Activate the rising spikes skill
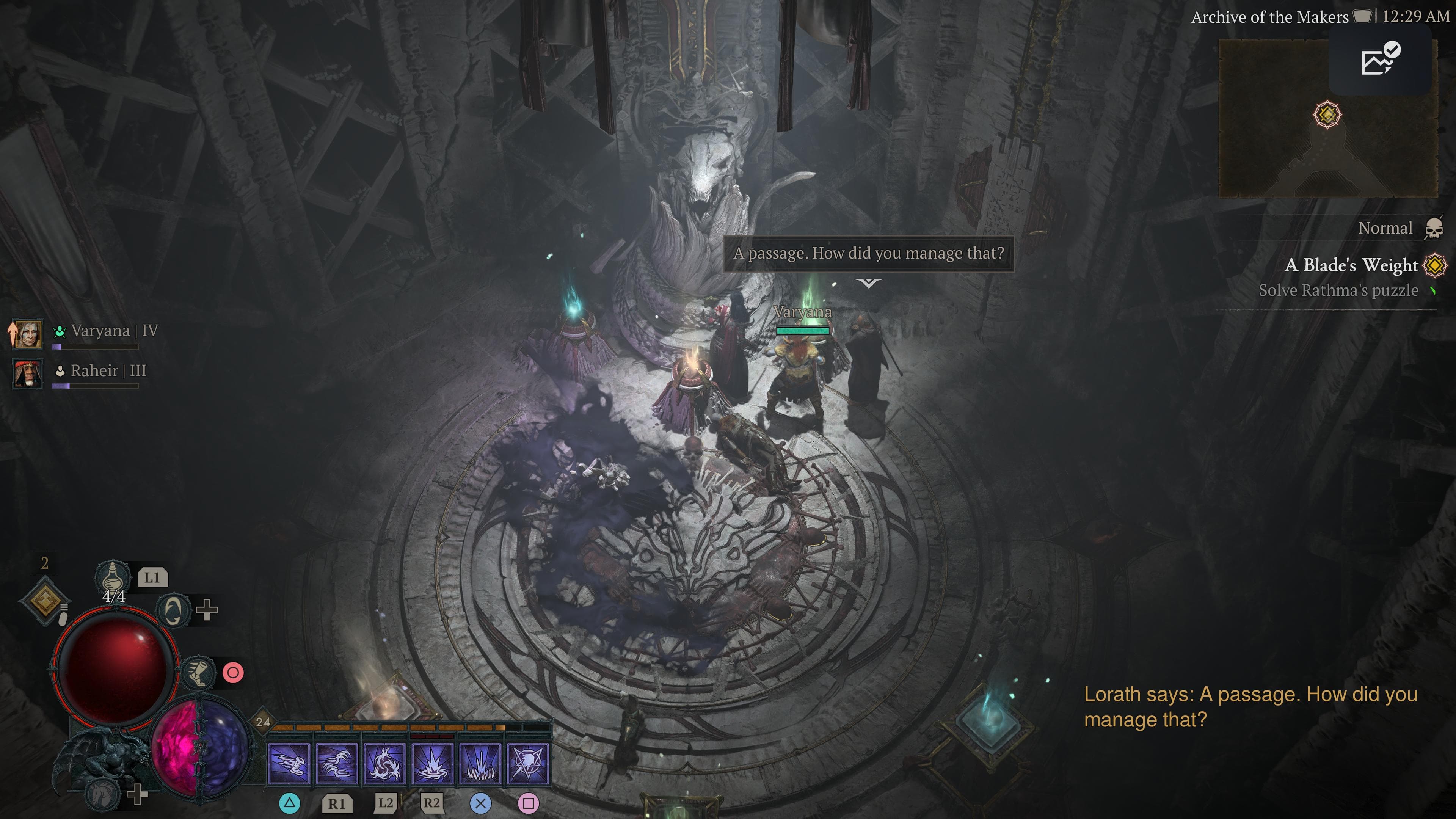The image size is (1456, 819). point(480,764)
